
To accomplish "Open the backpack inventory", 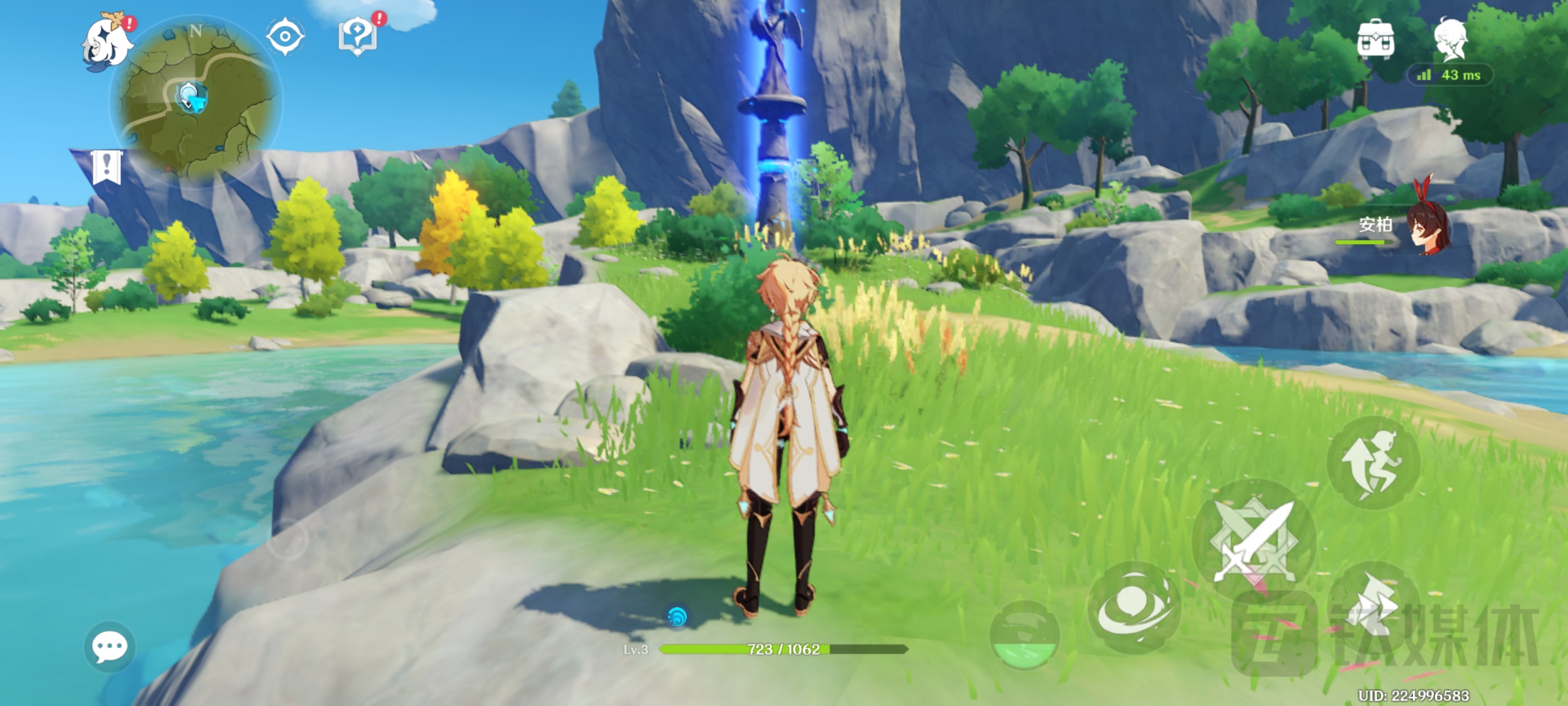I will pos(1375,39).
